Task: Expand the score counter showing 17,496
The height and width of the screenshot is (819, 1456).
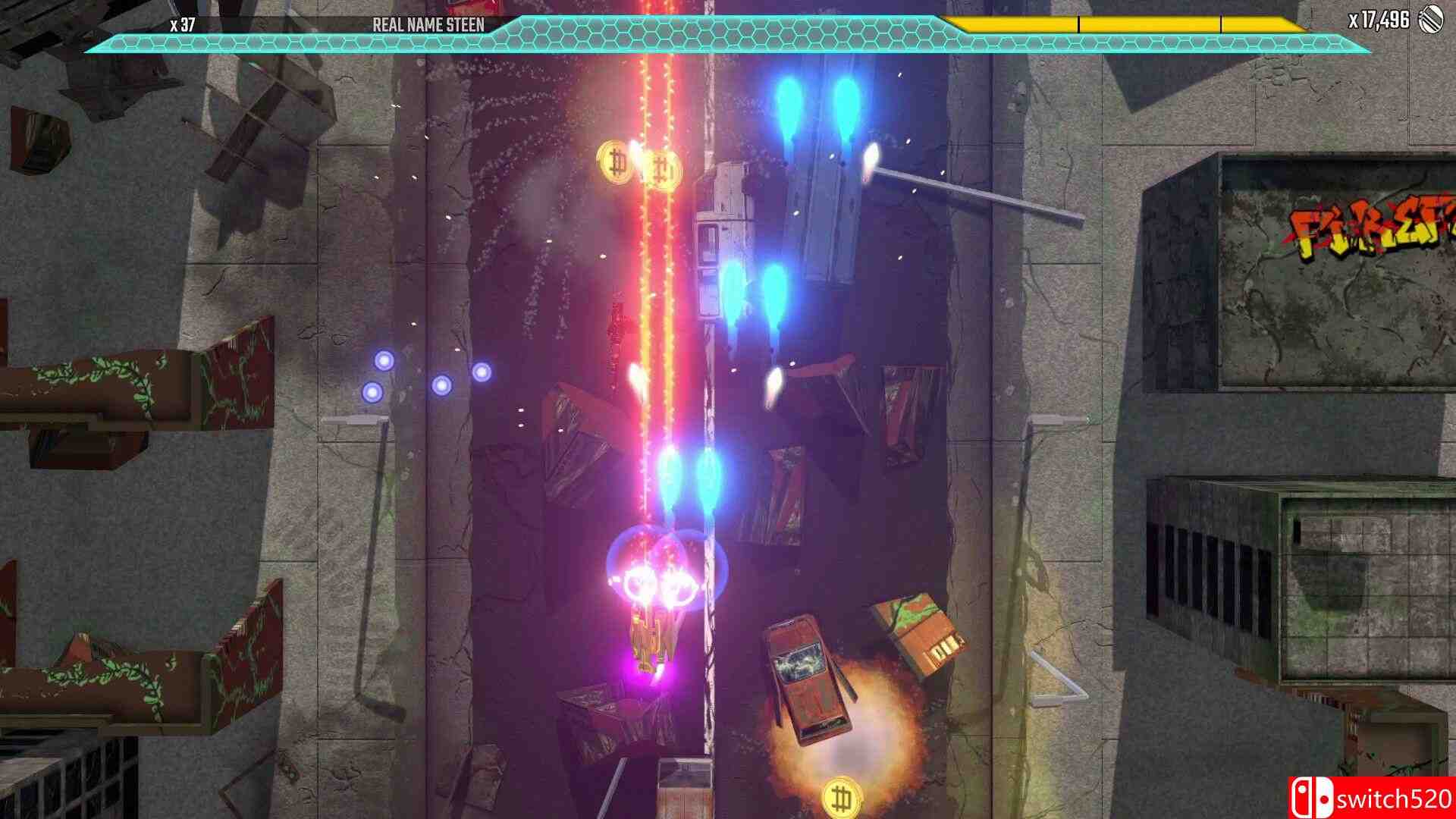Action: click(1382, 23)
